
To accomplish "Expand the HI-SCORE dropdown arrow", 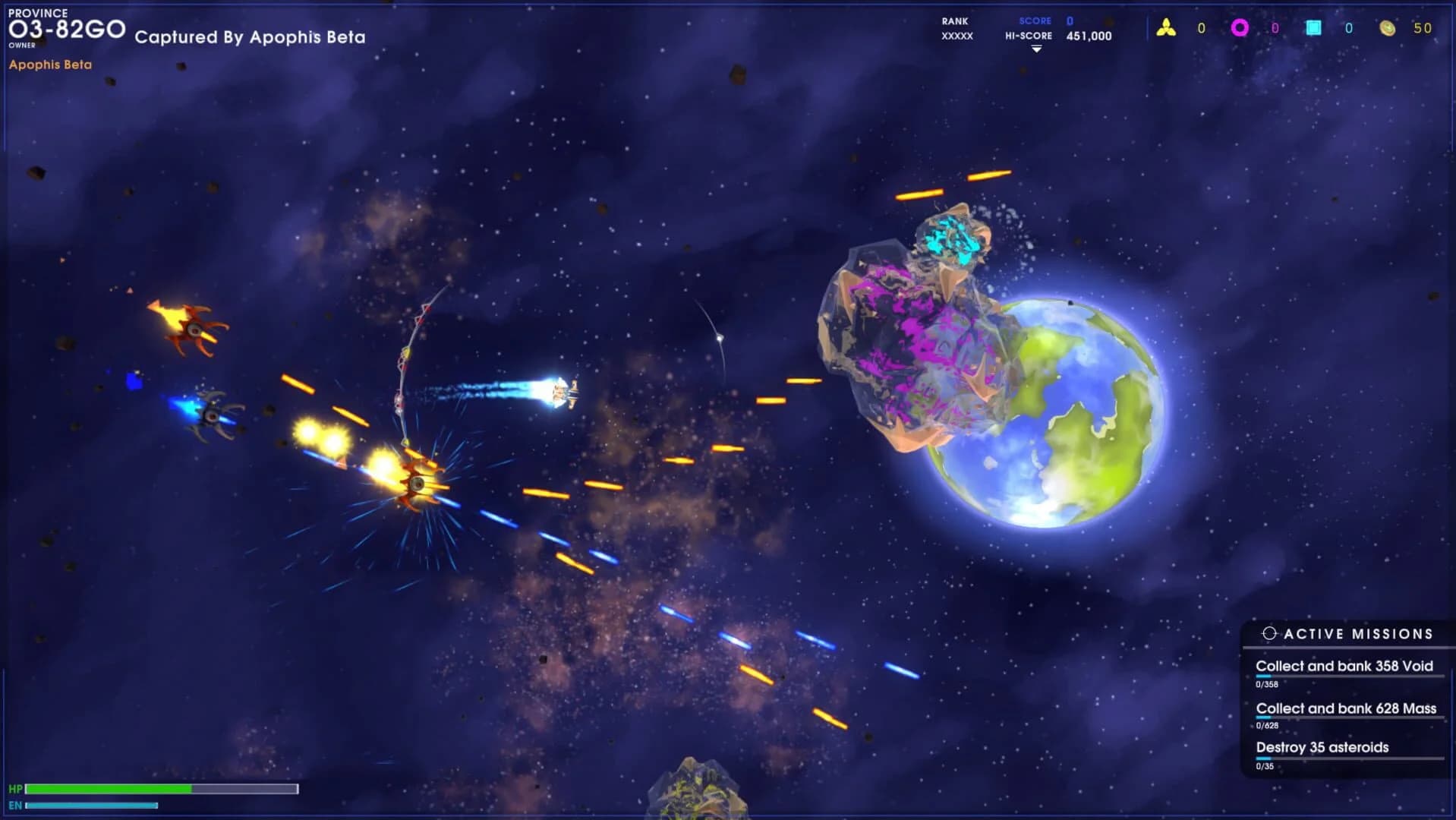I will pos(1035,47).
